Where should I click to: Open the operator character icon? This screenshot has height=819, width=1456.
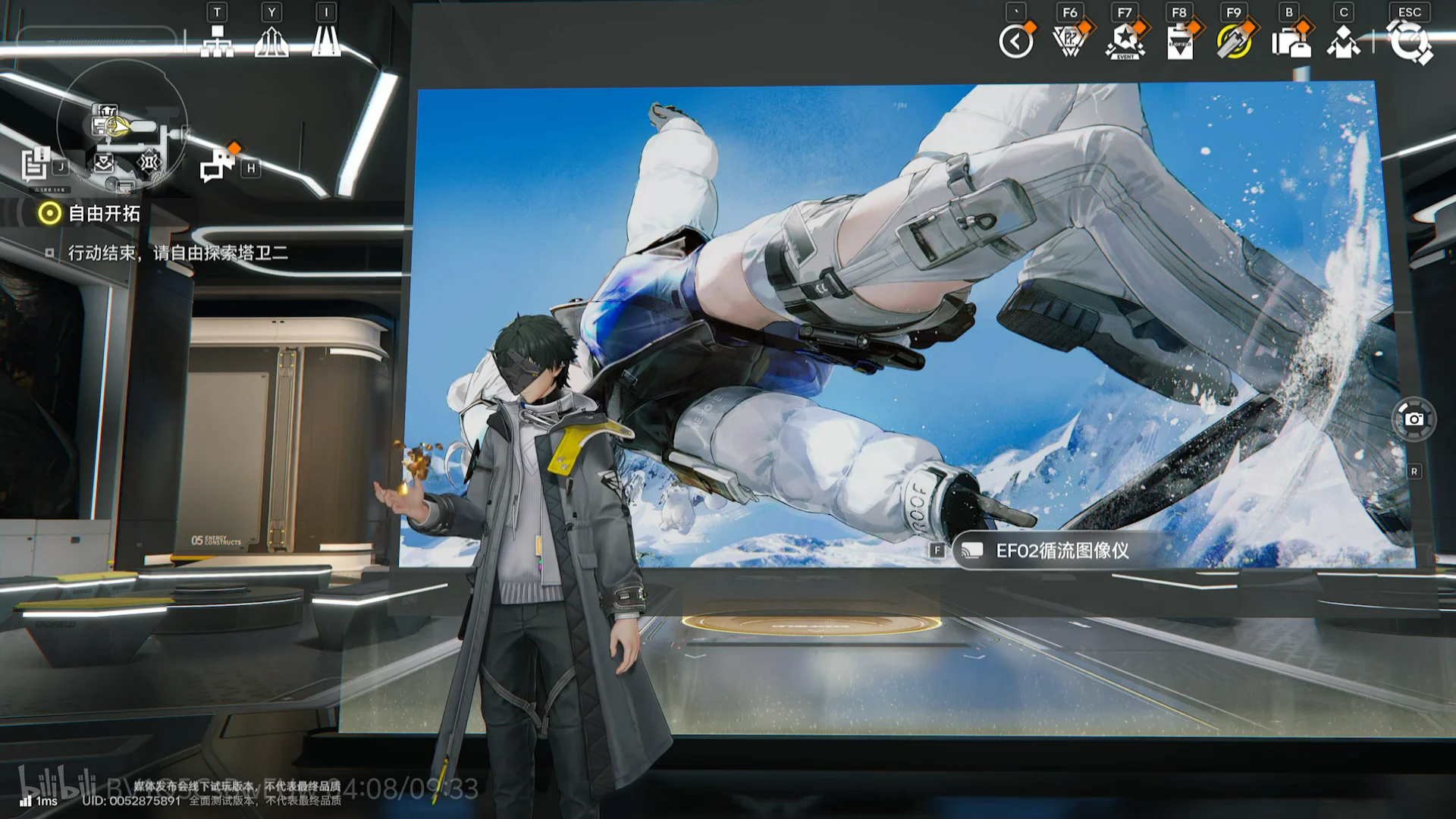pos(1344,41)
